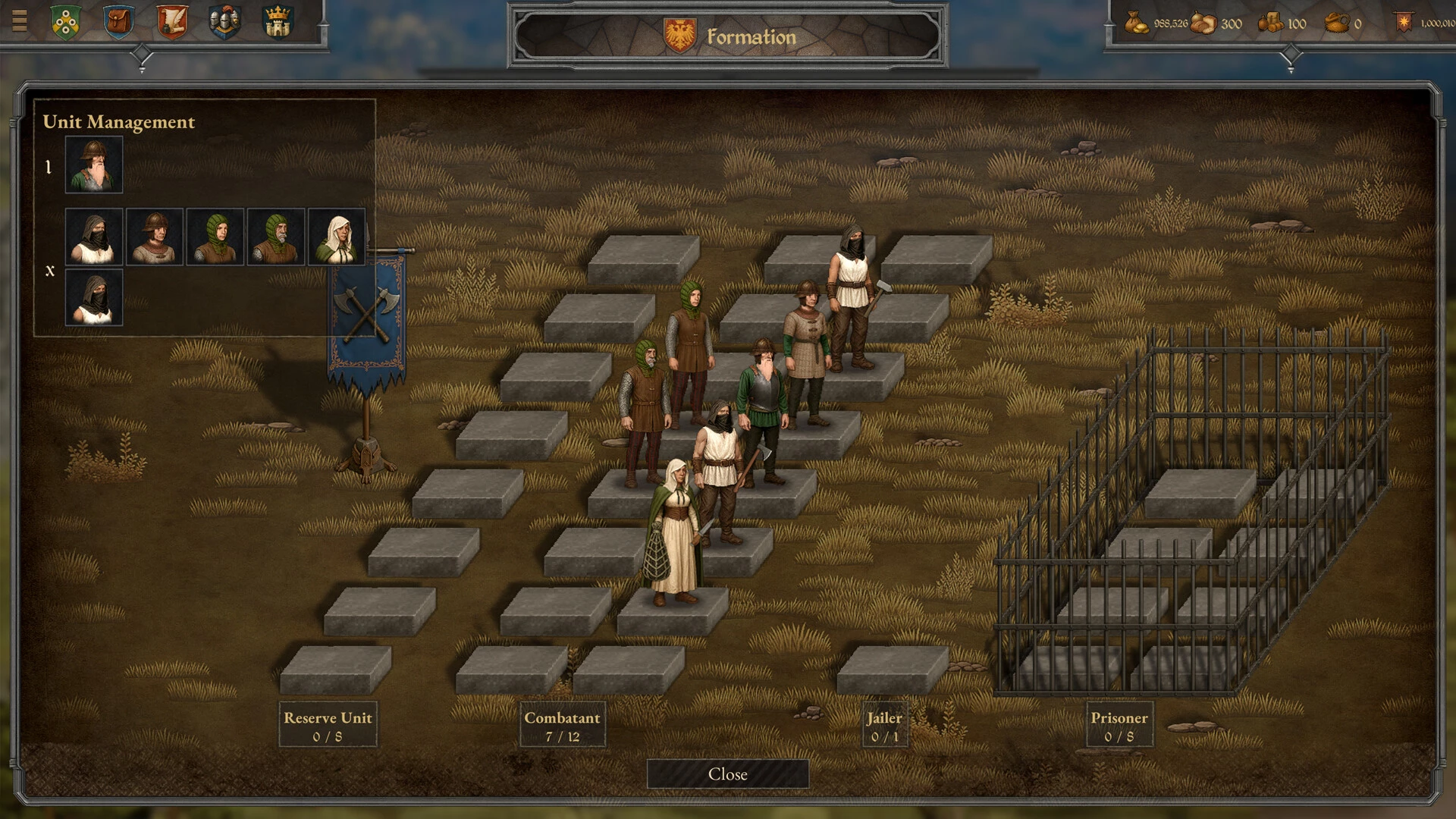
Task: Open the leather satchel inventory icon
Action: tap(118, 22)
